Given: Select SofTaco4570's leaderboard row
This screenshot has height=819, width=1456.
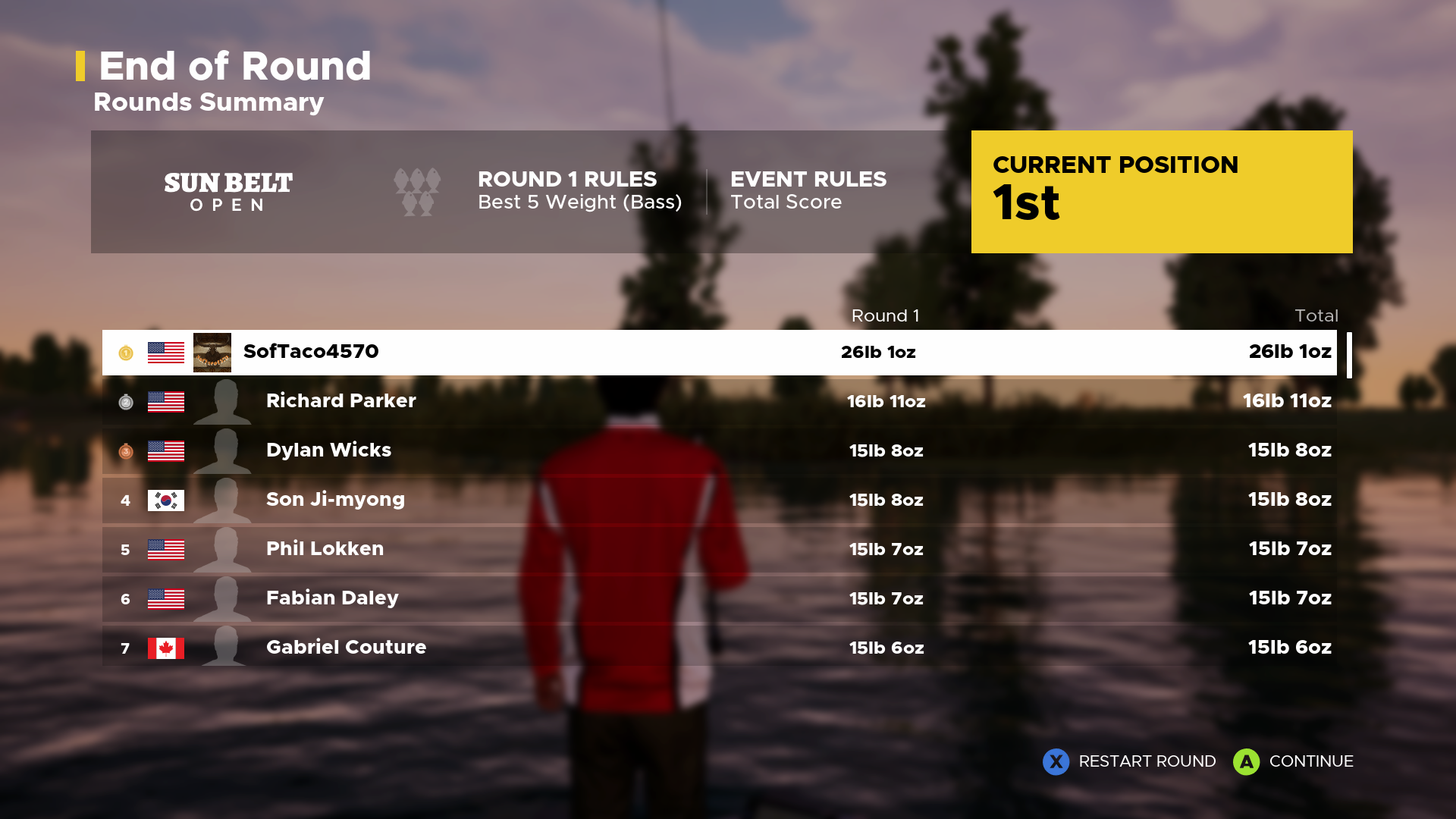Looking at the screenshot, I should point(719,353).
